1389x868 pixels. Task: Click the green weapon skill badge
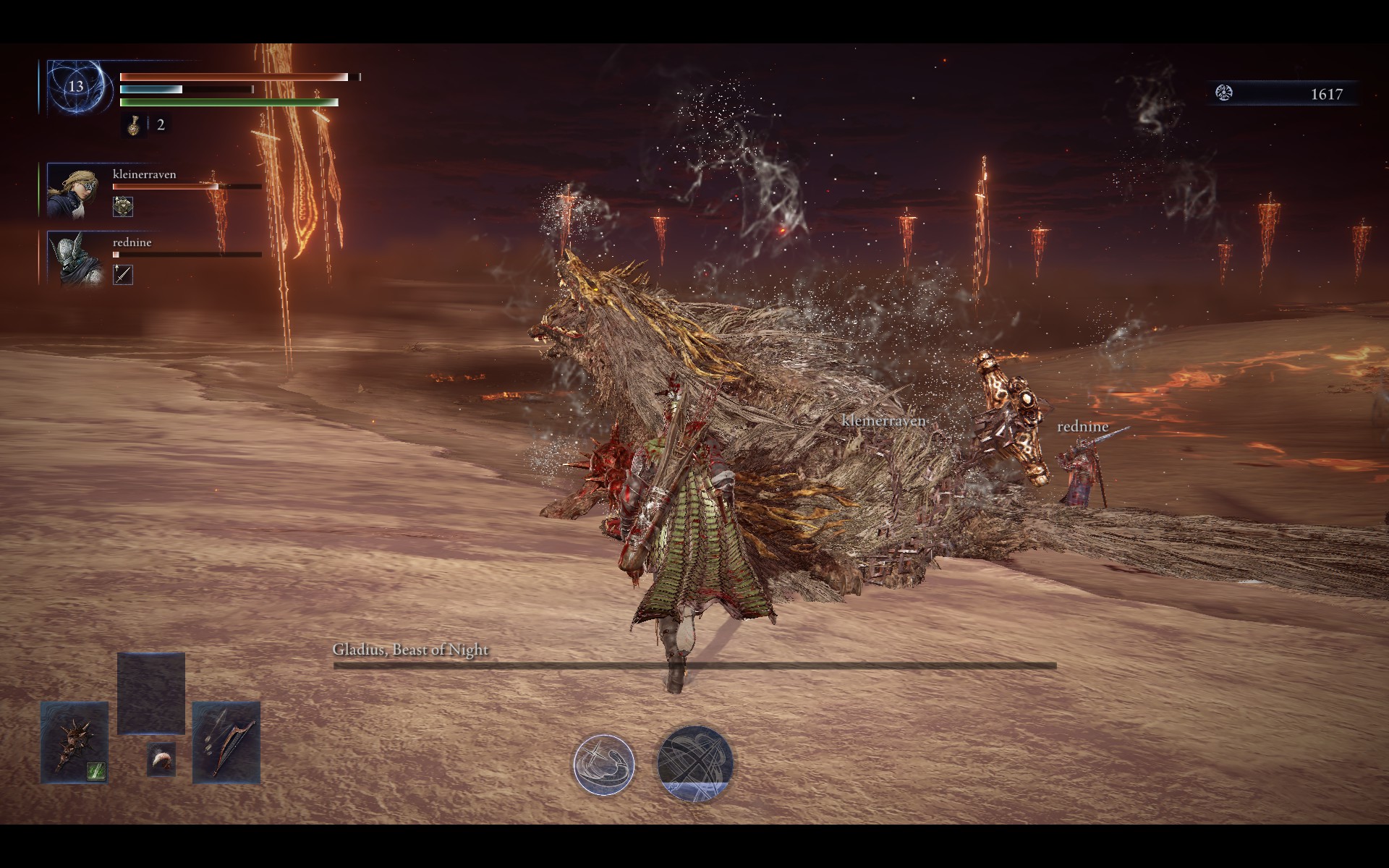[x=97, y=771]
